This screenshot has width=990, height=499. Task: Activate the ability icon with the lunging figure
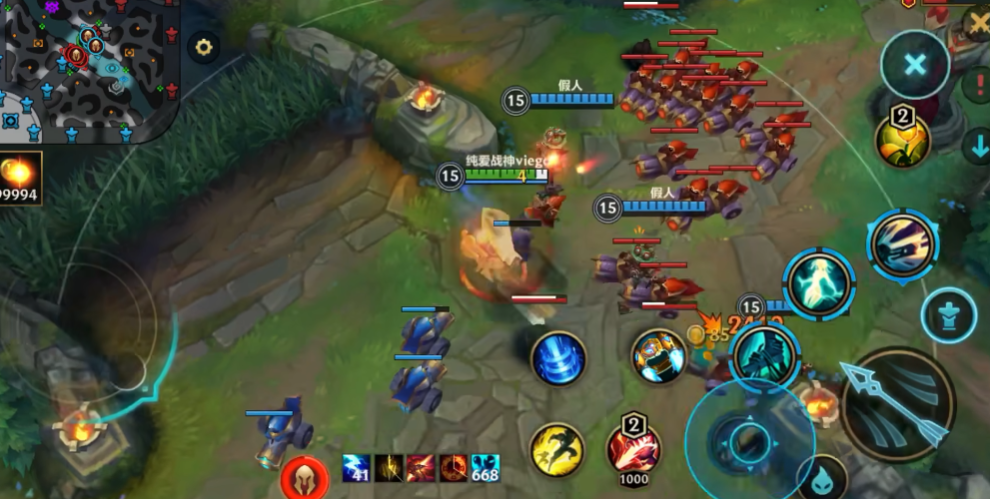pos(902,244)
